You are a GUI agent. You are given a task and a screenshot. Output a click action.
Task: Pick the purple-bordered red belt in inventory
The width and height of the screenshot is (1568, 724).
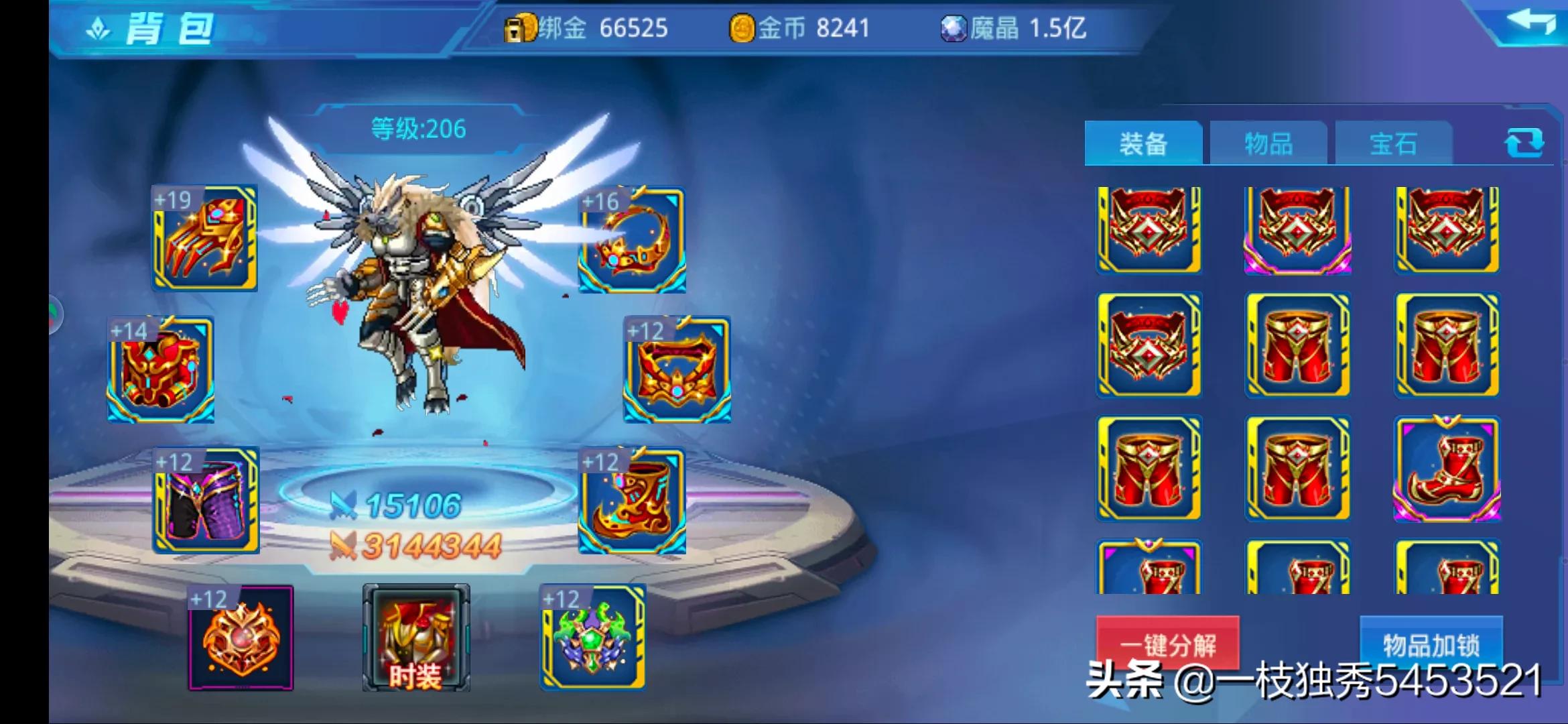coord(1297,231)
